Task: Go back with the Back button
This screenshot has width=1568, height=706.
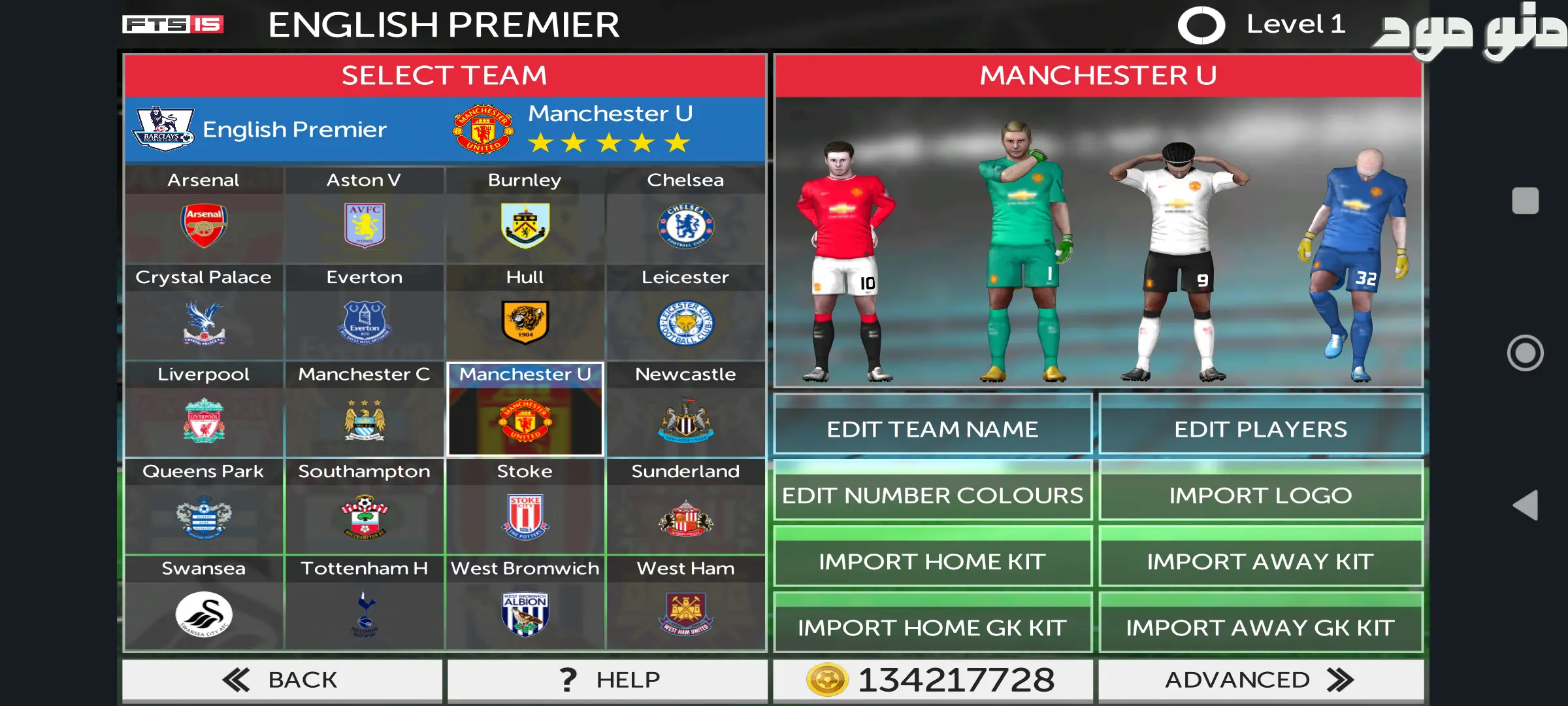Action: coord(282,680)
